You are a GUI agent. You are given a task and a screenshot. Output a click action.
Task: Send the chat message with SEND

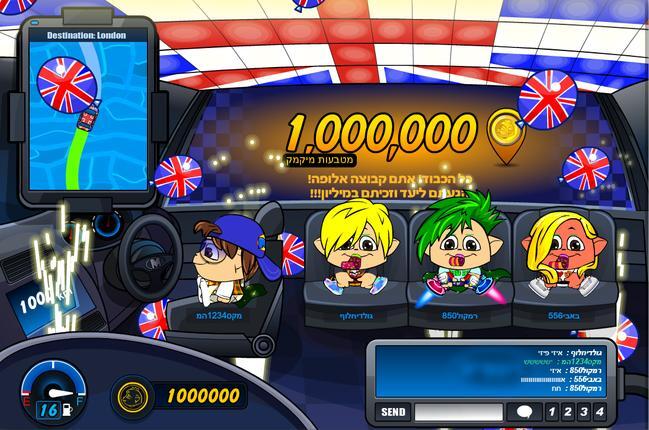pyautogui.click(x=393, y=412)
